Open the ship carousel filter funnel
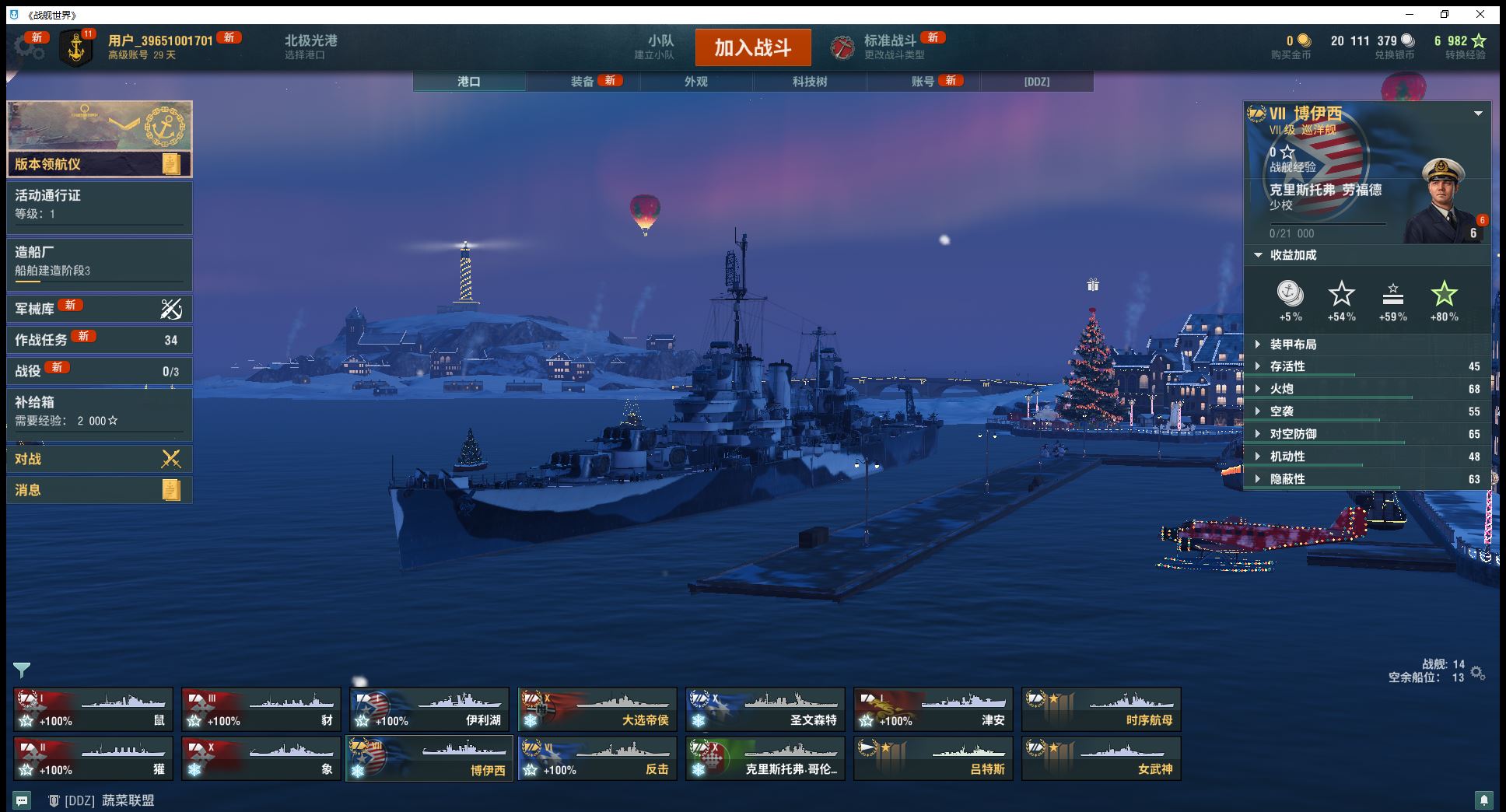Viewport: 1506px width, 812px height. [22, 670]
